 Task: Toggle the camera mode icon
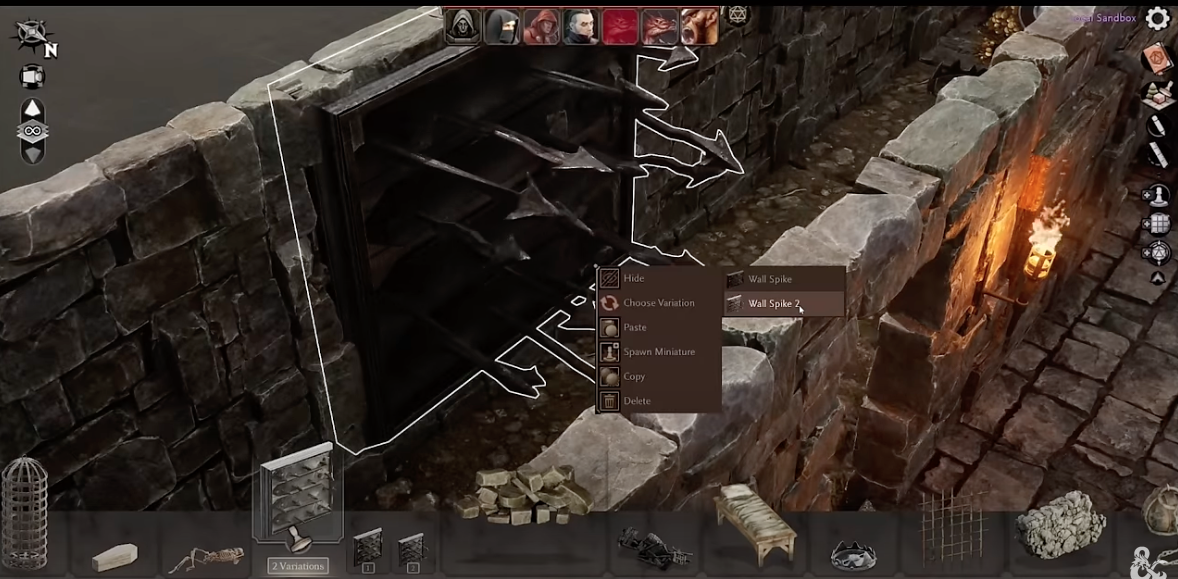(x=32, y=76)
